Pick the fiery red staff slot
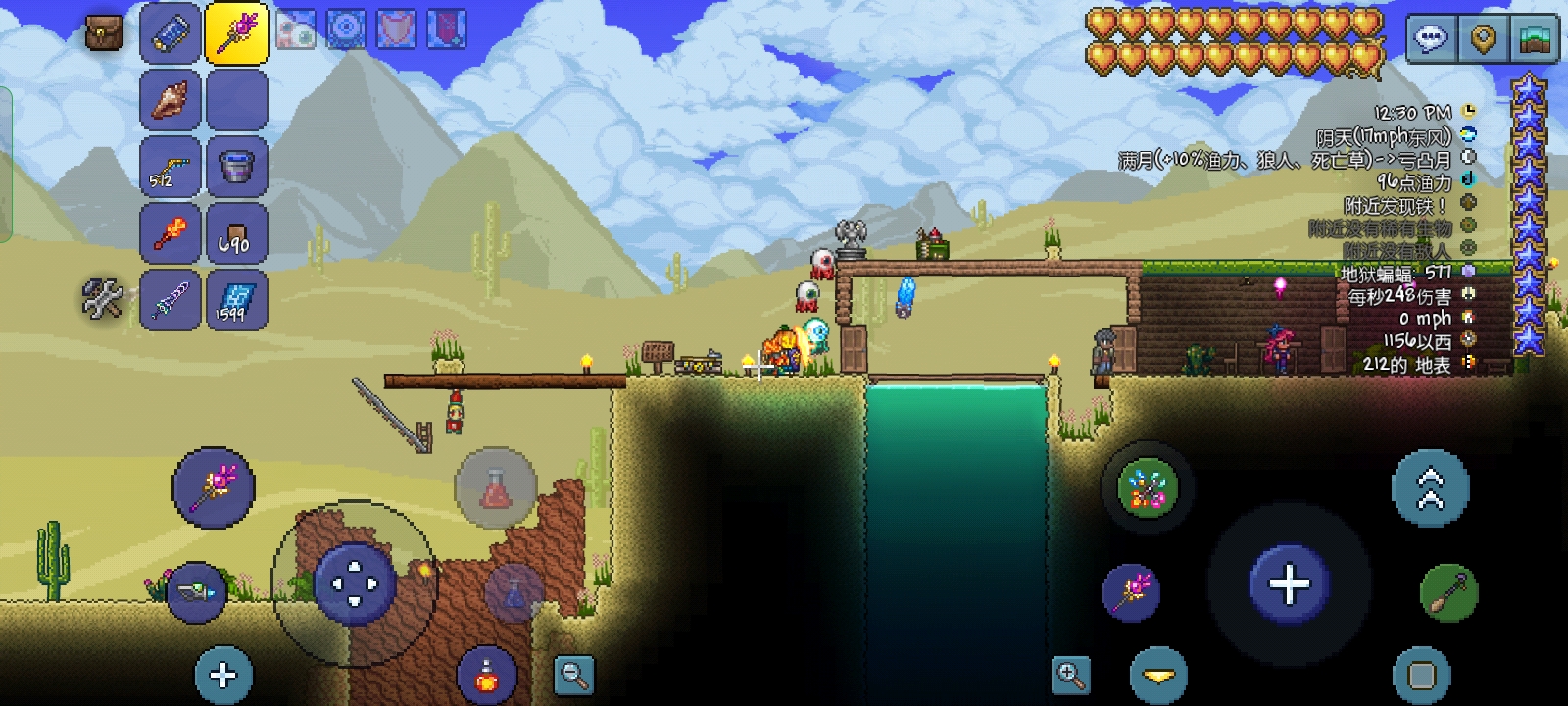1568x706 pixels. (171, 233)
